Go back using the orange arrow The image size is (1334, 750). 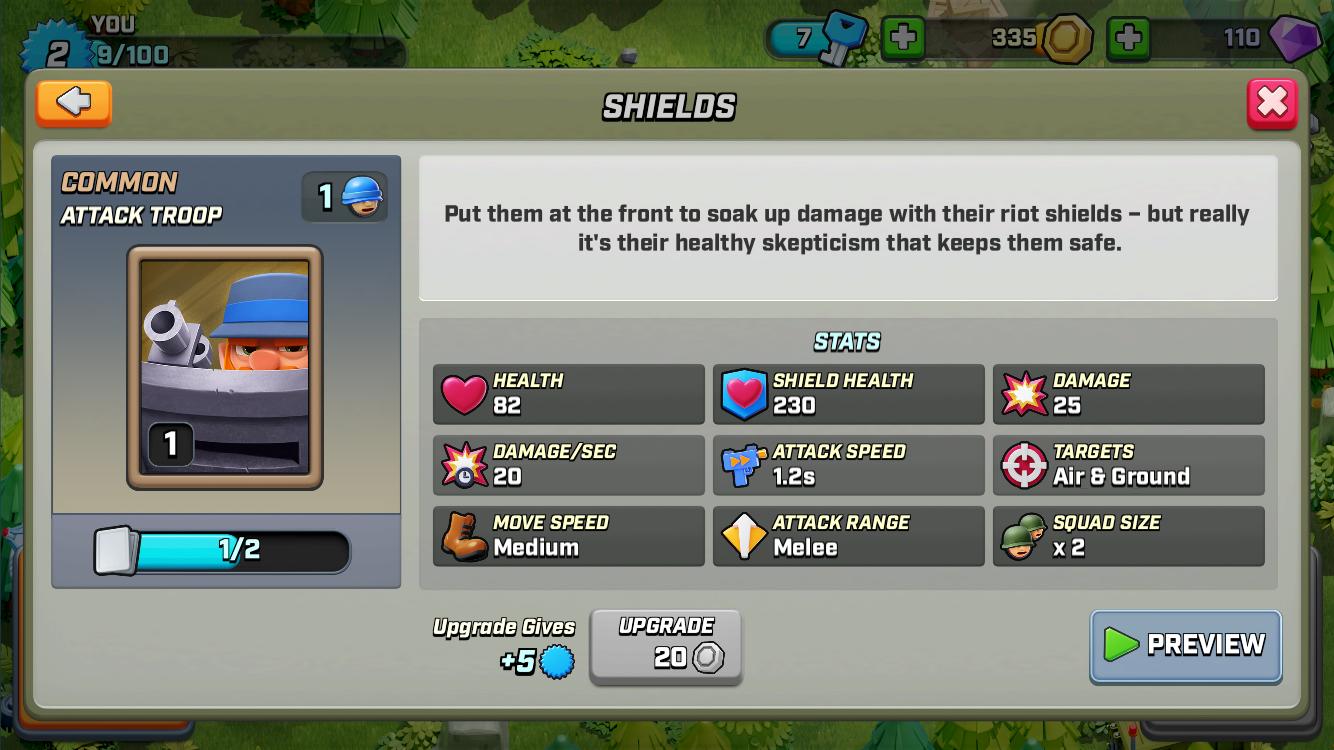pyautogui.click(x=73, y=103)
